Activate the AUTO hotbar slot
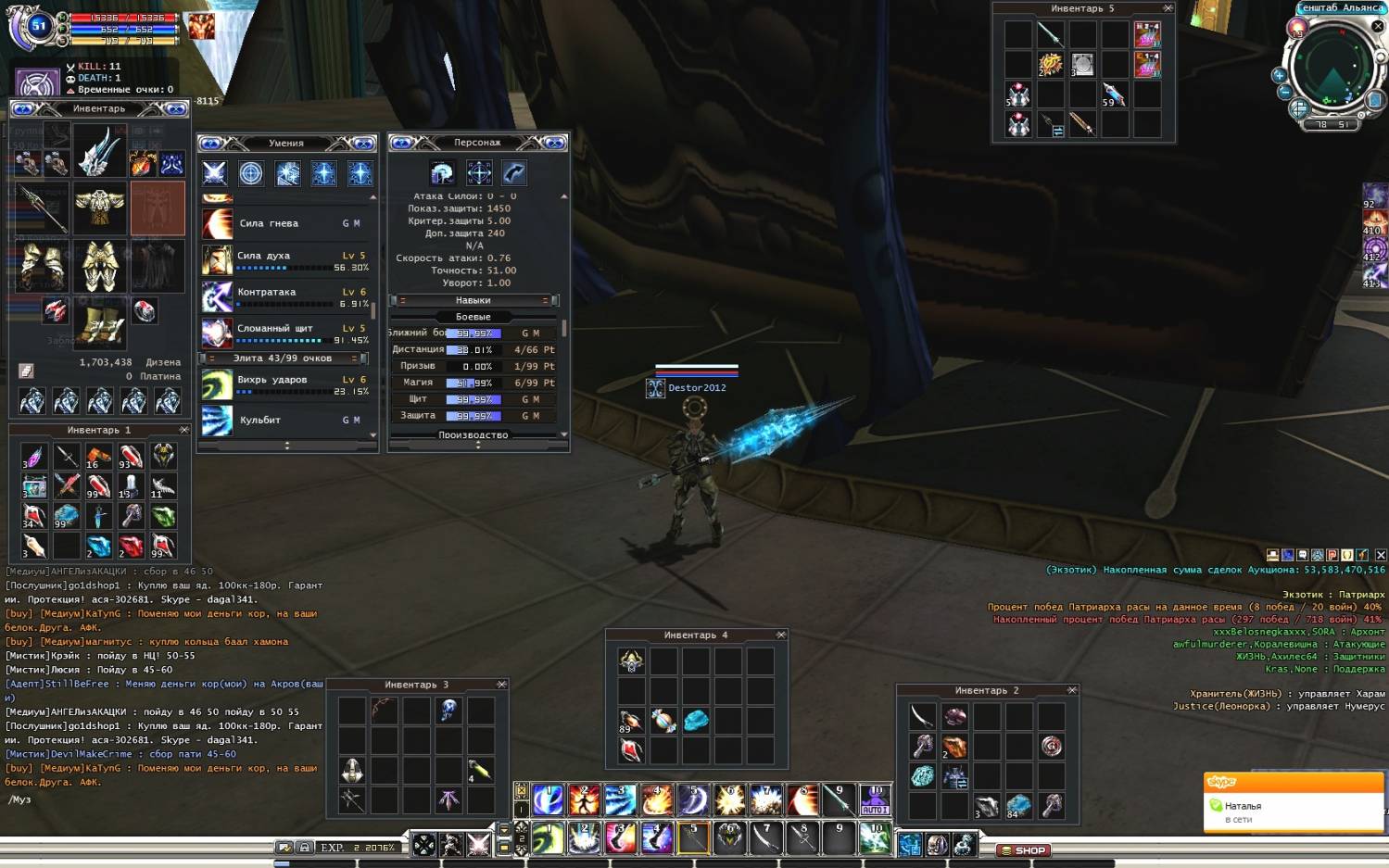This screenshot has height=868, width=1389. pos(875,799)
